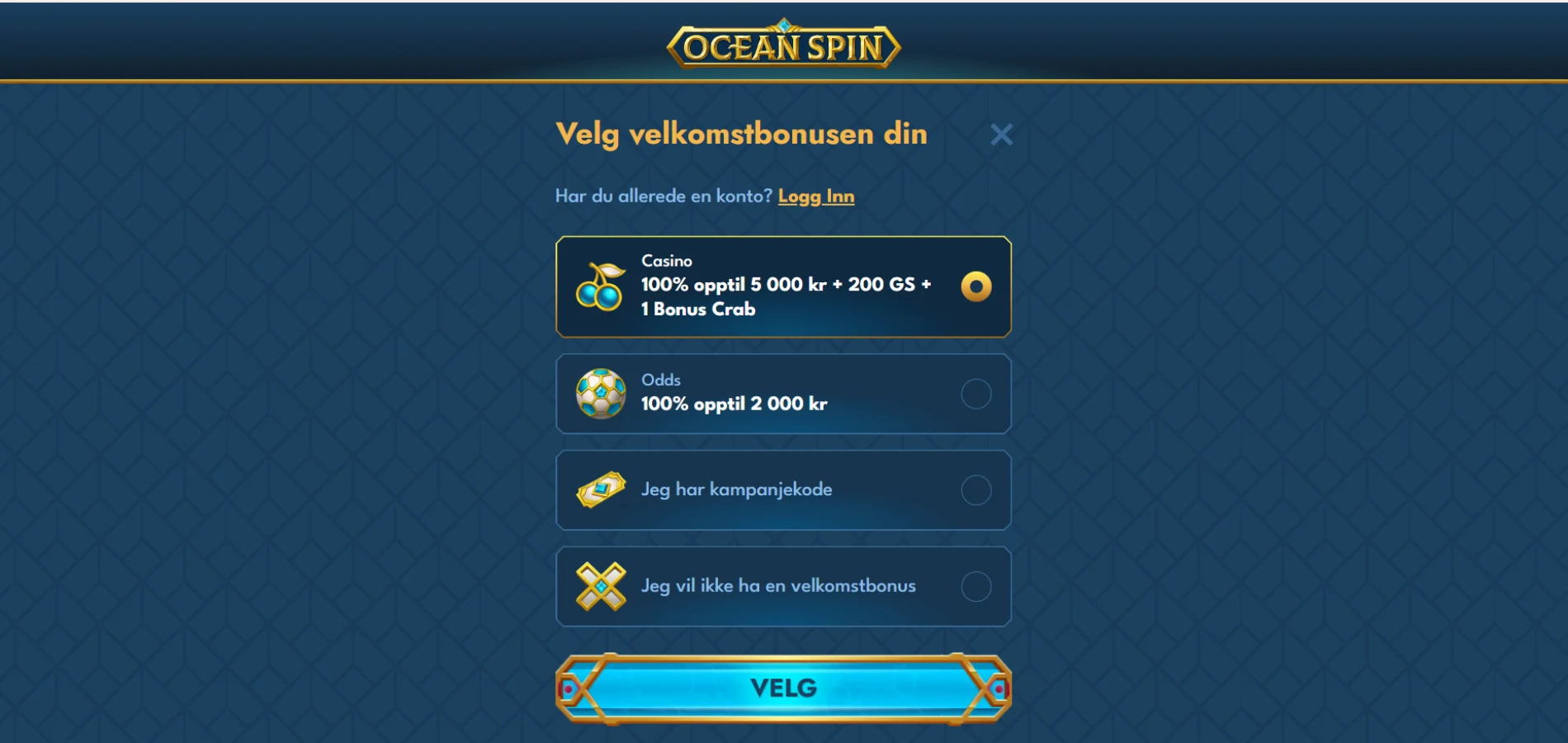Click the Odds bonus card

point(784,394)
